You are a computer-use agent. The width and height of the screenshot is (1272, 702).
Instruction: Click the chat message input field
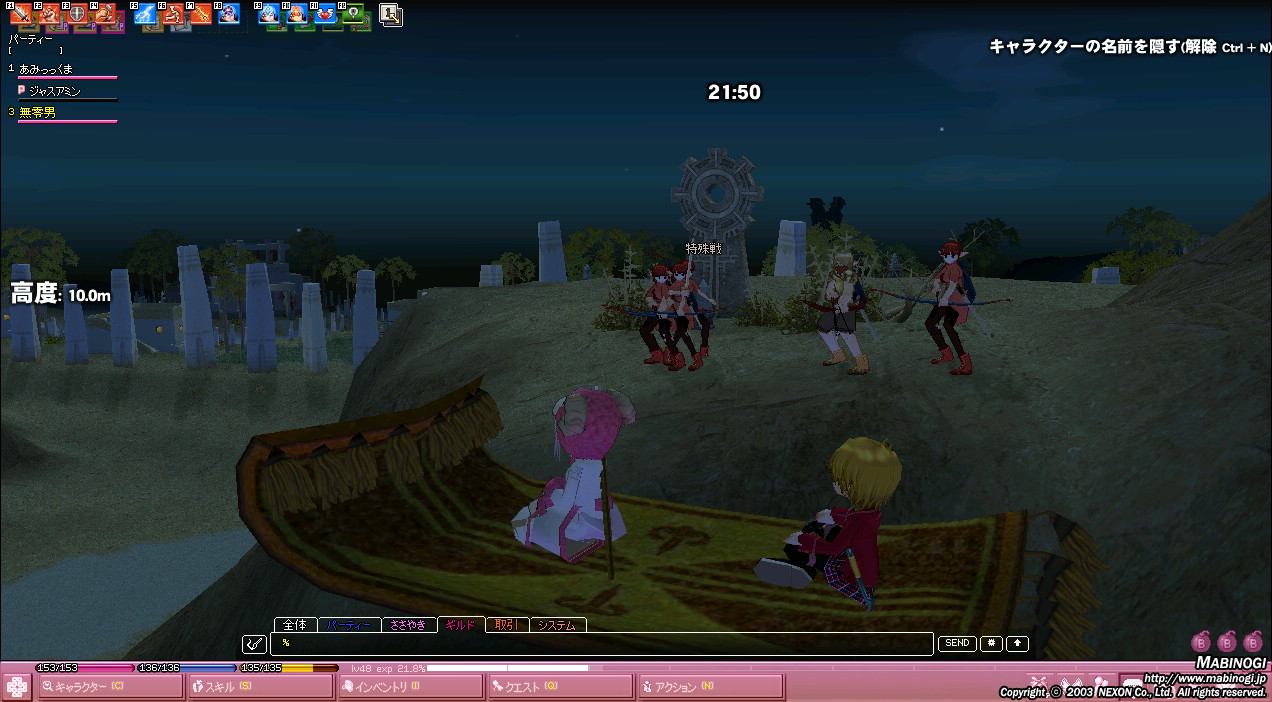(600, 643)
